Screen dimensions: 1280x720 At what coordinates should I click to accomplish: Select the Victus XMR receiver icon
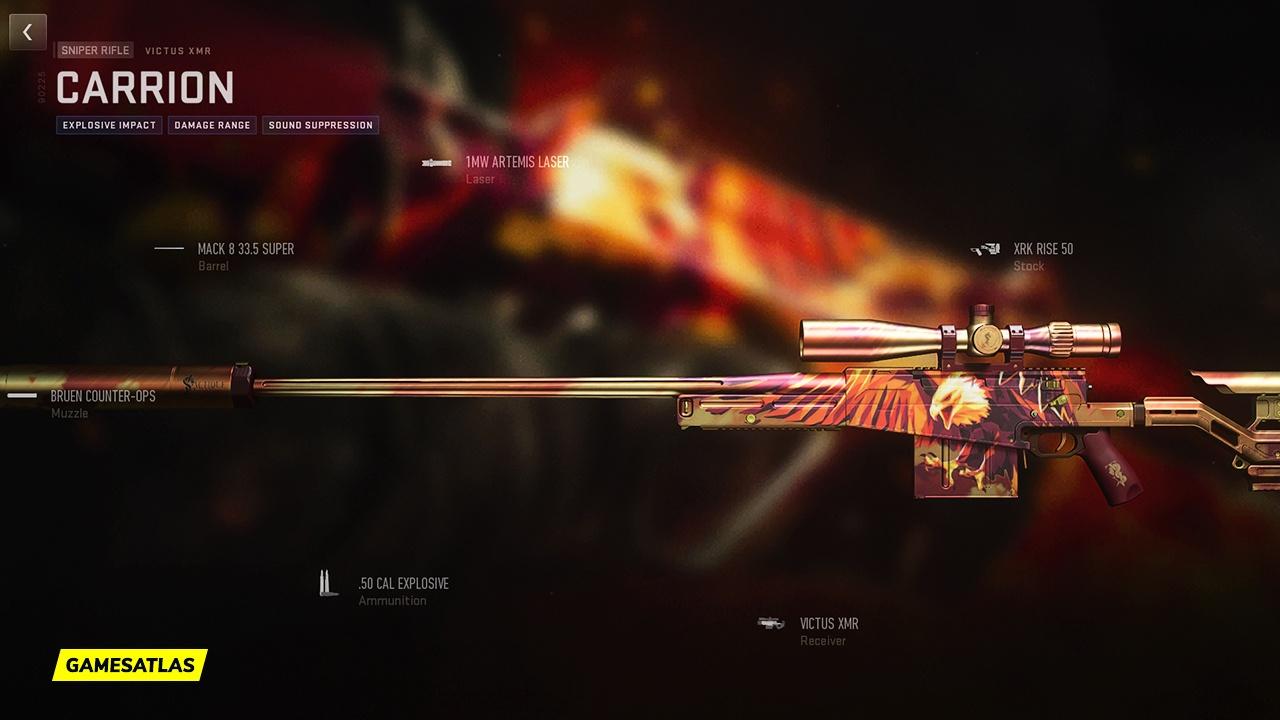[770, 622]
